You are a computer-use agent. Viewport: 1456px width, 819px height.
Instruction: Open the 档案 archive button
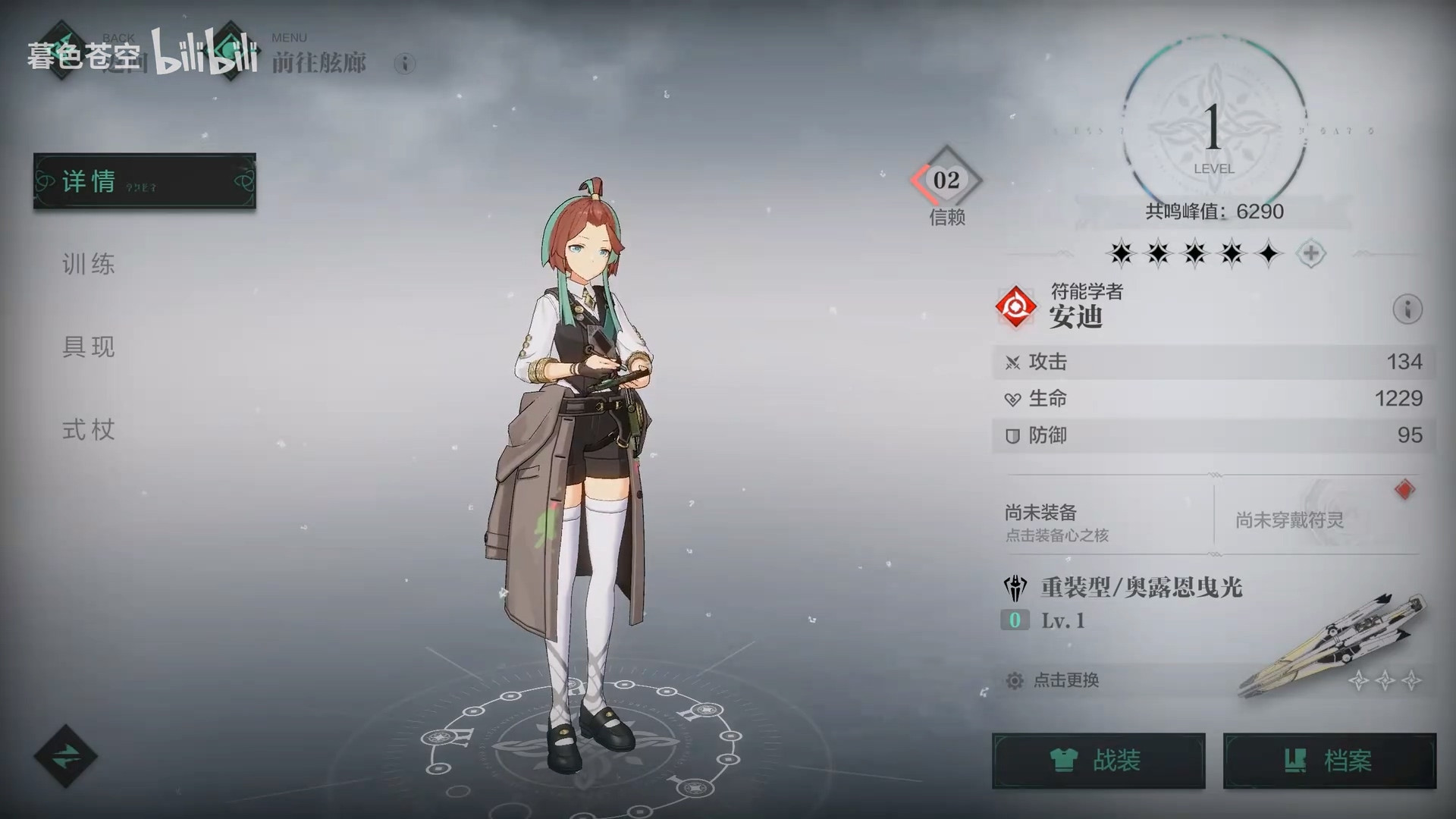(x=1329, y=760)
